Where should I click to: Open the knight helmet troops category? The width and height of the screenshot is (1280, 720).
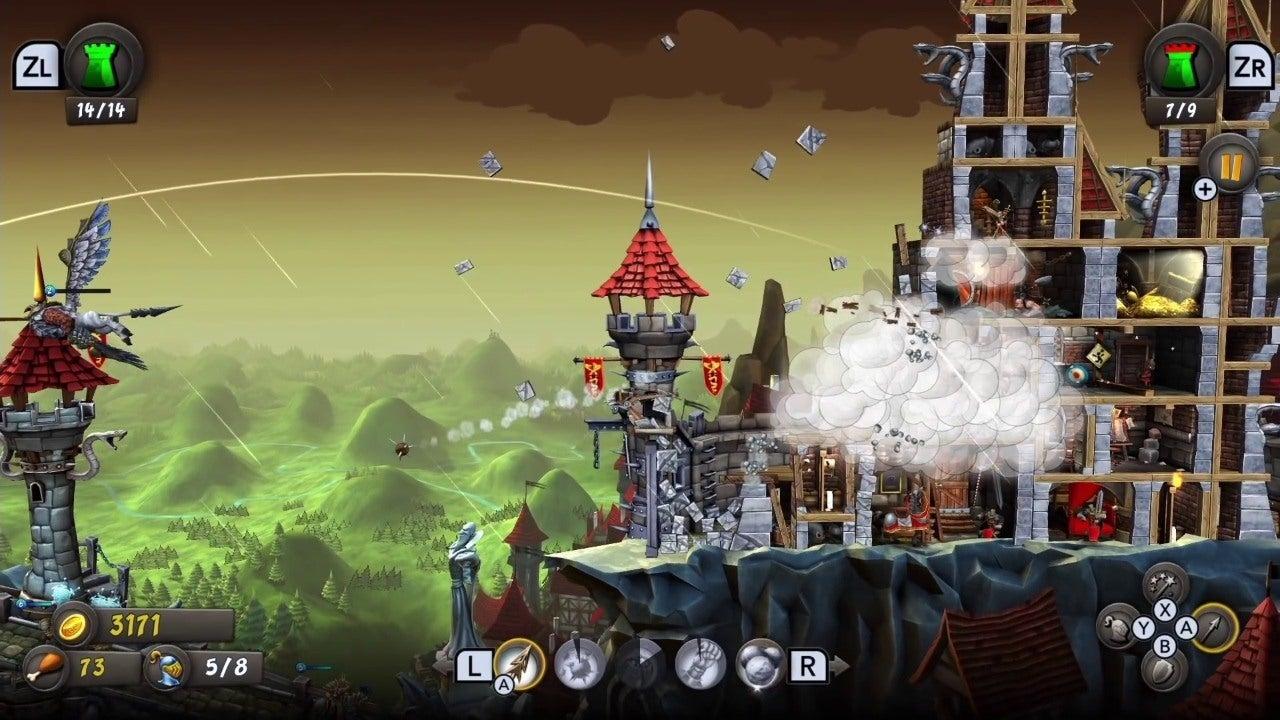tap(1119, 627)
